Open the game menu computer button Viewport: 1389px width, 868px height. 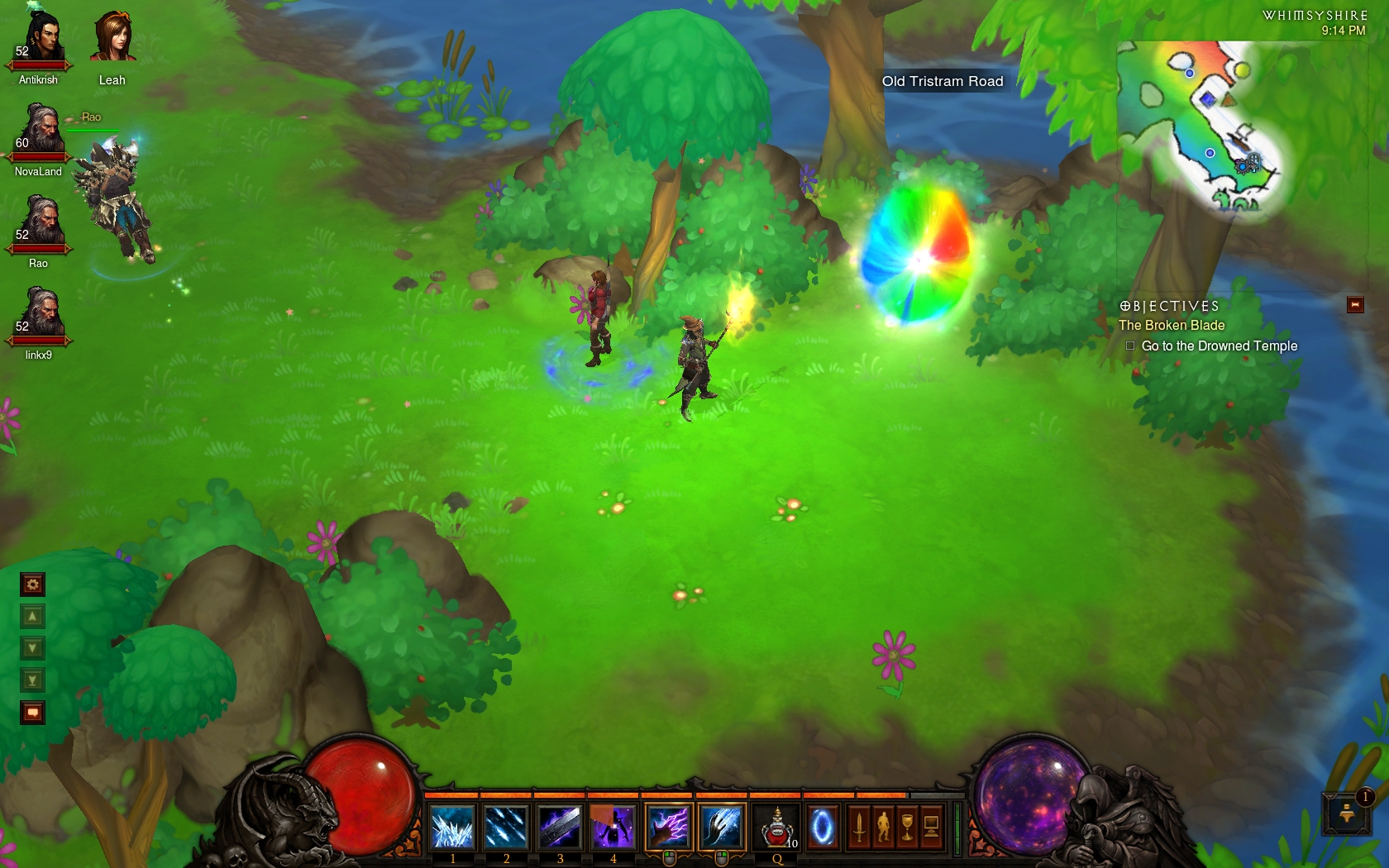(x=931, y=827)
